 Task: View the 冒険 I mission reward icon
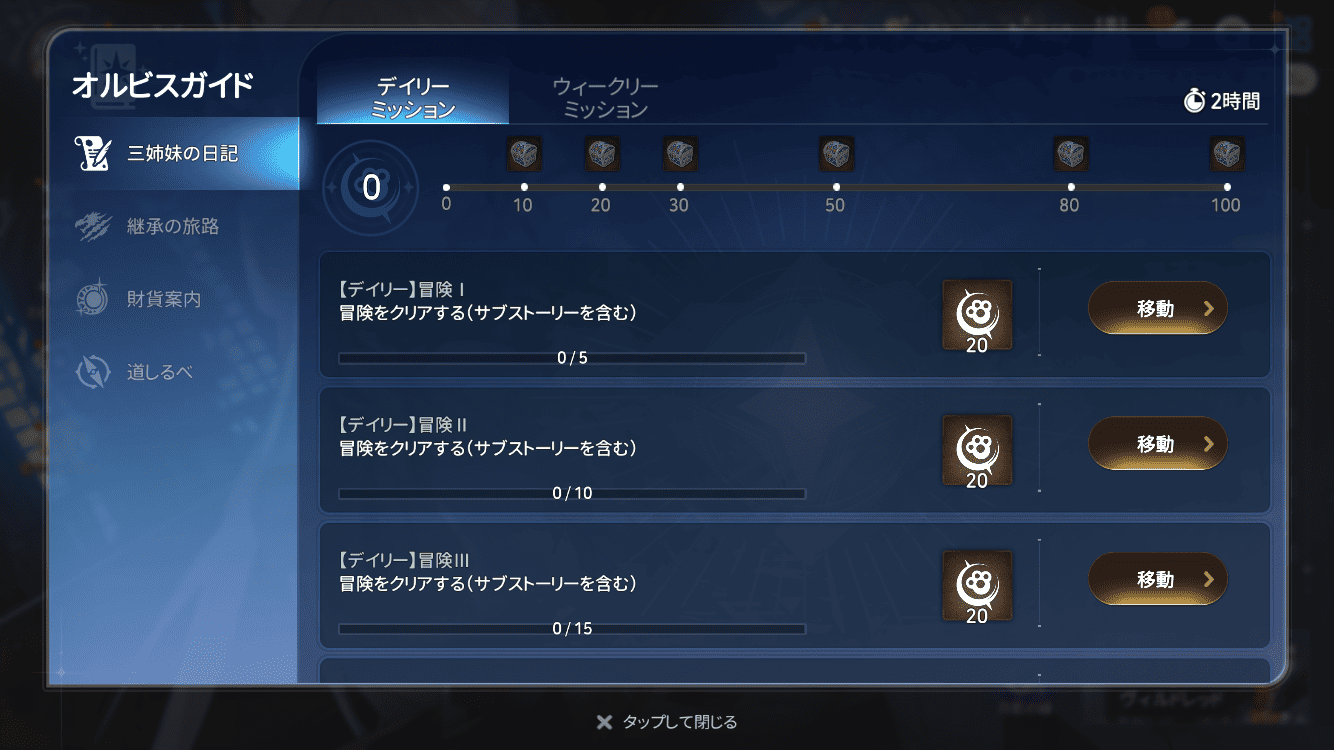[x=977, y=313]
